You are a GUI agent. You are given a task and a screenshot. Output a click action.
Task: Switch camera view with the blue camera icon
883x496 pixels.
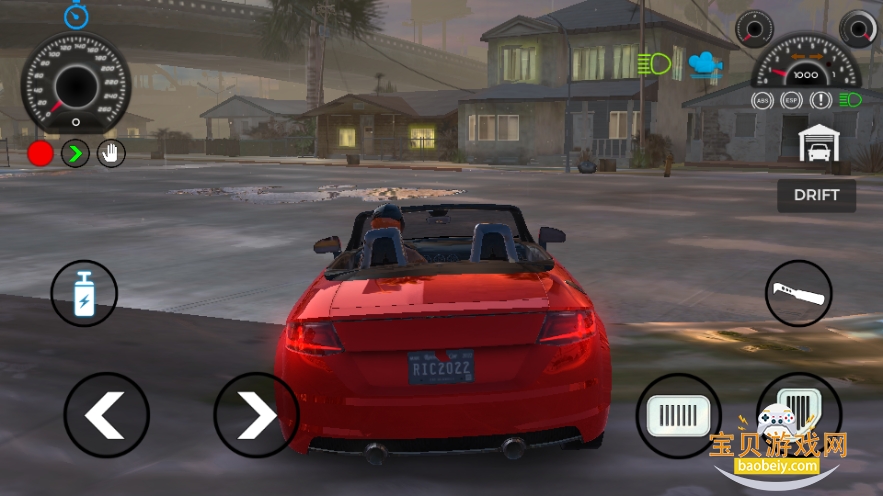pos(705,63)
